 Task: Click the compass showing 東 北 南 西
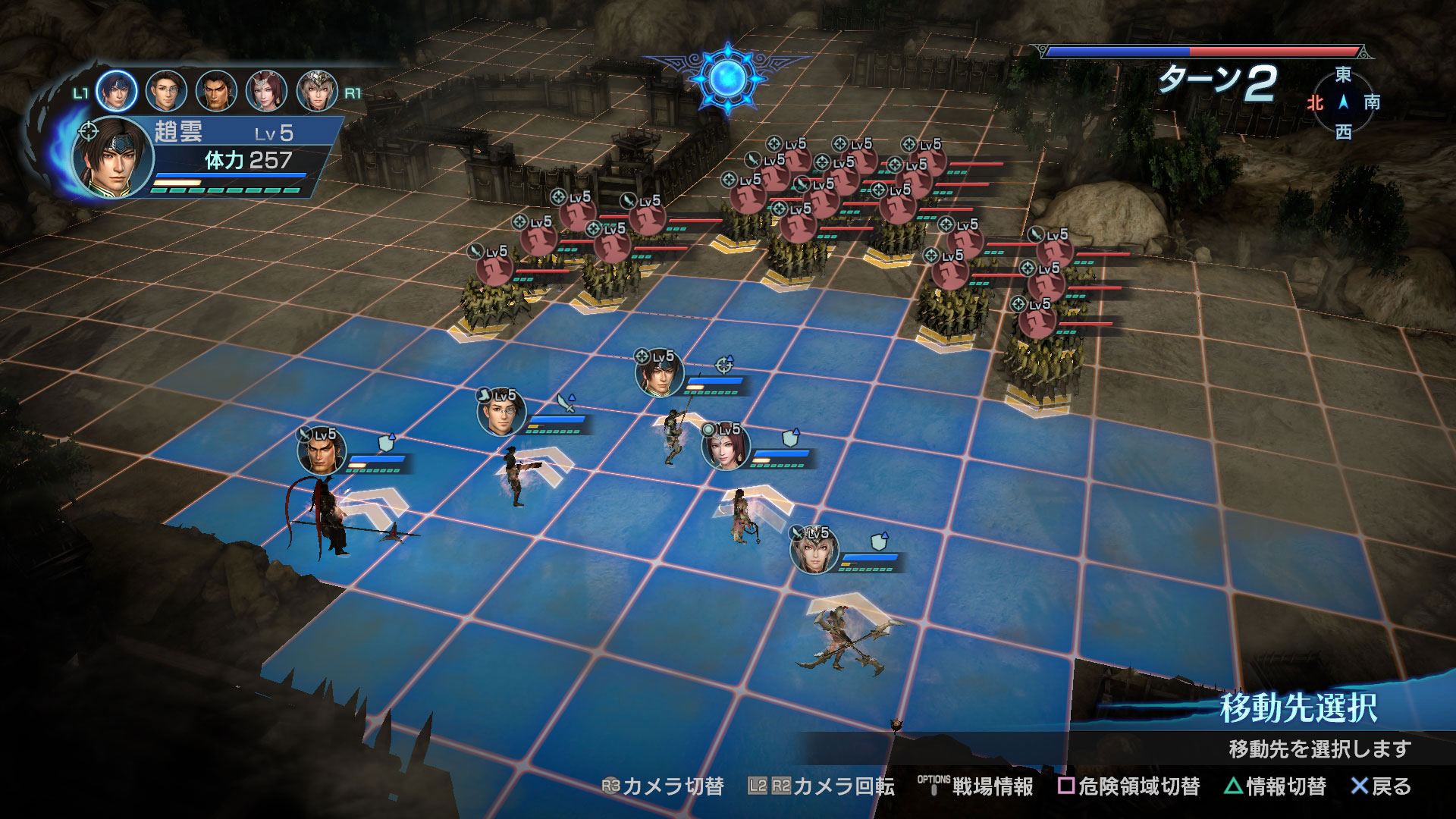click(1343, 103)
